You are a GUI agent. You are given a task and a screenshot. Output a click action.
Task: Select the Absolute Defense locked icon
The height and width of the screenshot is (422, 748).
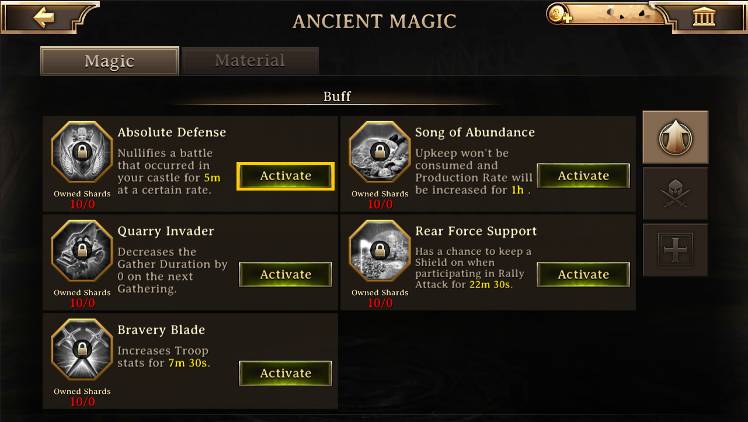(82, 152)
